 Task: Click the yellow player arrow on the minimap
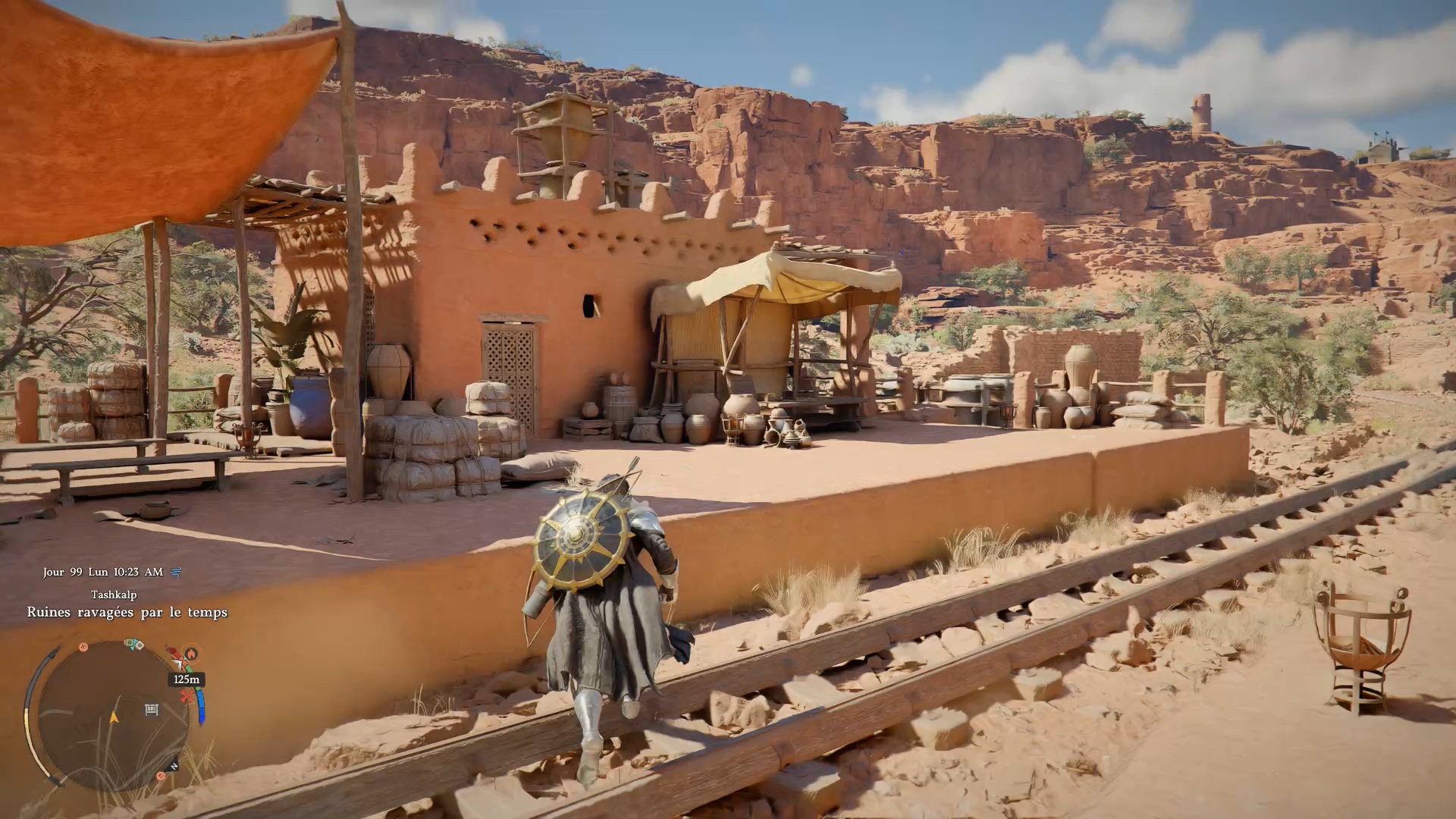click(115, 717)
